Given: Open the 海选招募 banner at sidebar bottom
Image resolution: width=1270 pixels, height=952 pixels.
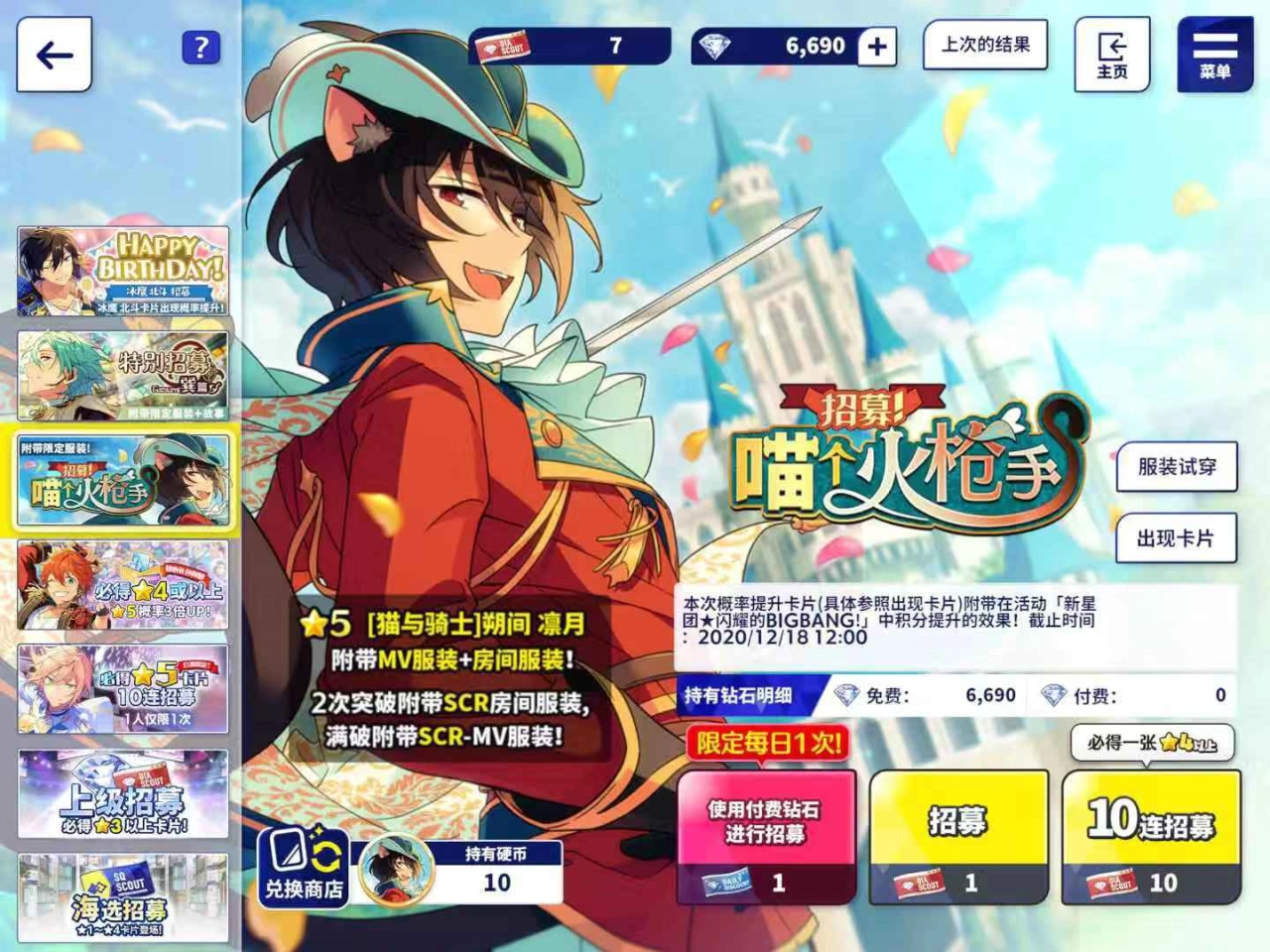Looking at the screenshot, I should click(x=126, y=897).
